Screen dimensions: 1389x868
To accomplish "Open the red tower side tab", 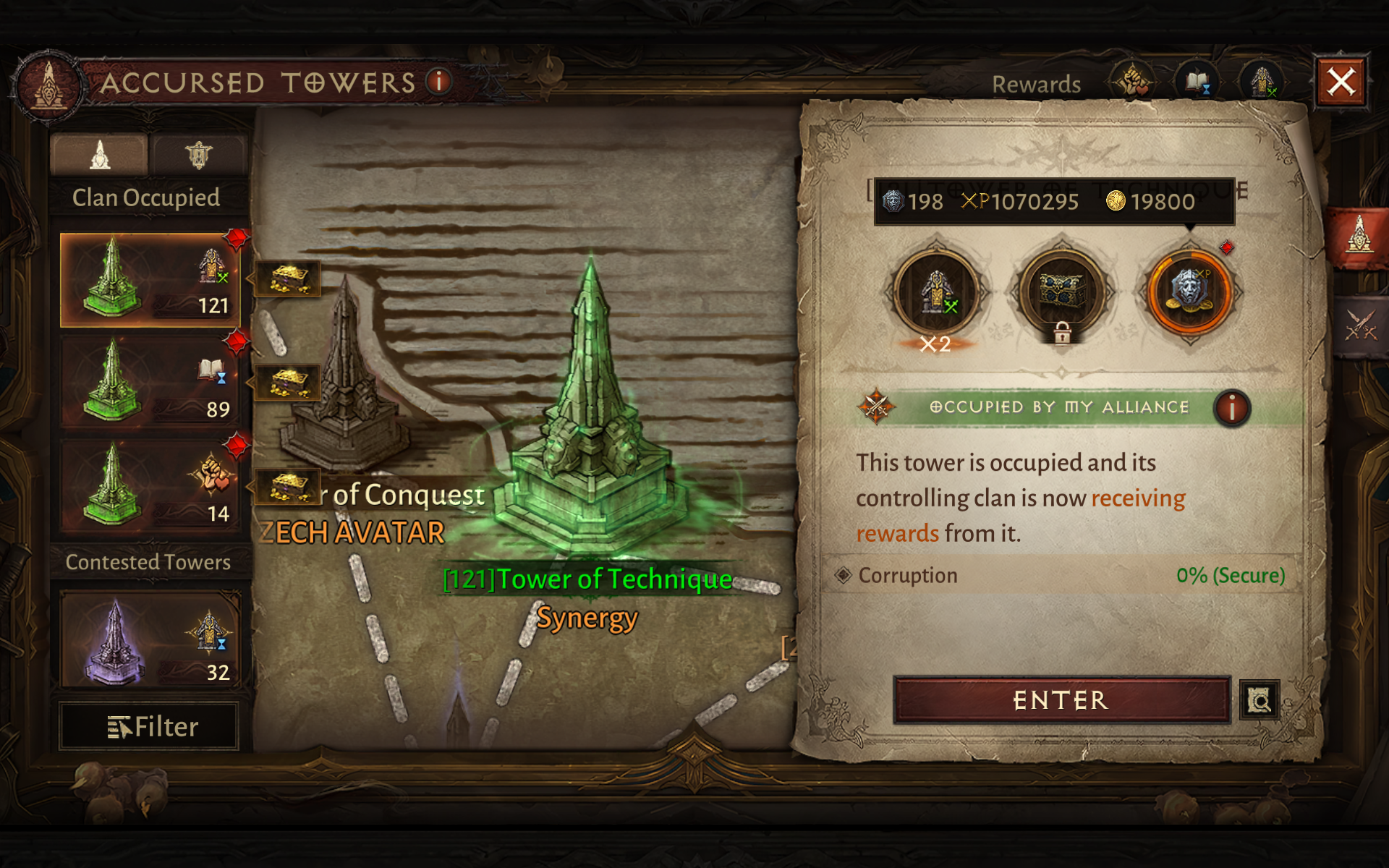I will [1359, 237].
